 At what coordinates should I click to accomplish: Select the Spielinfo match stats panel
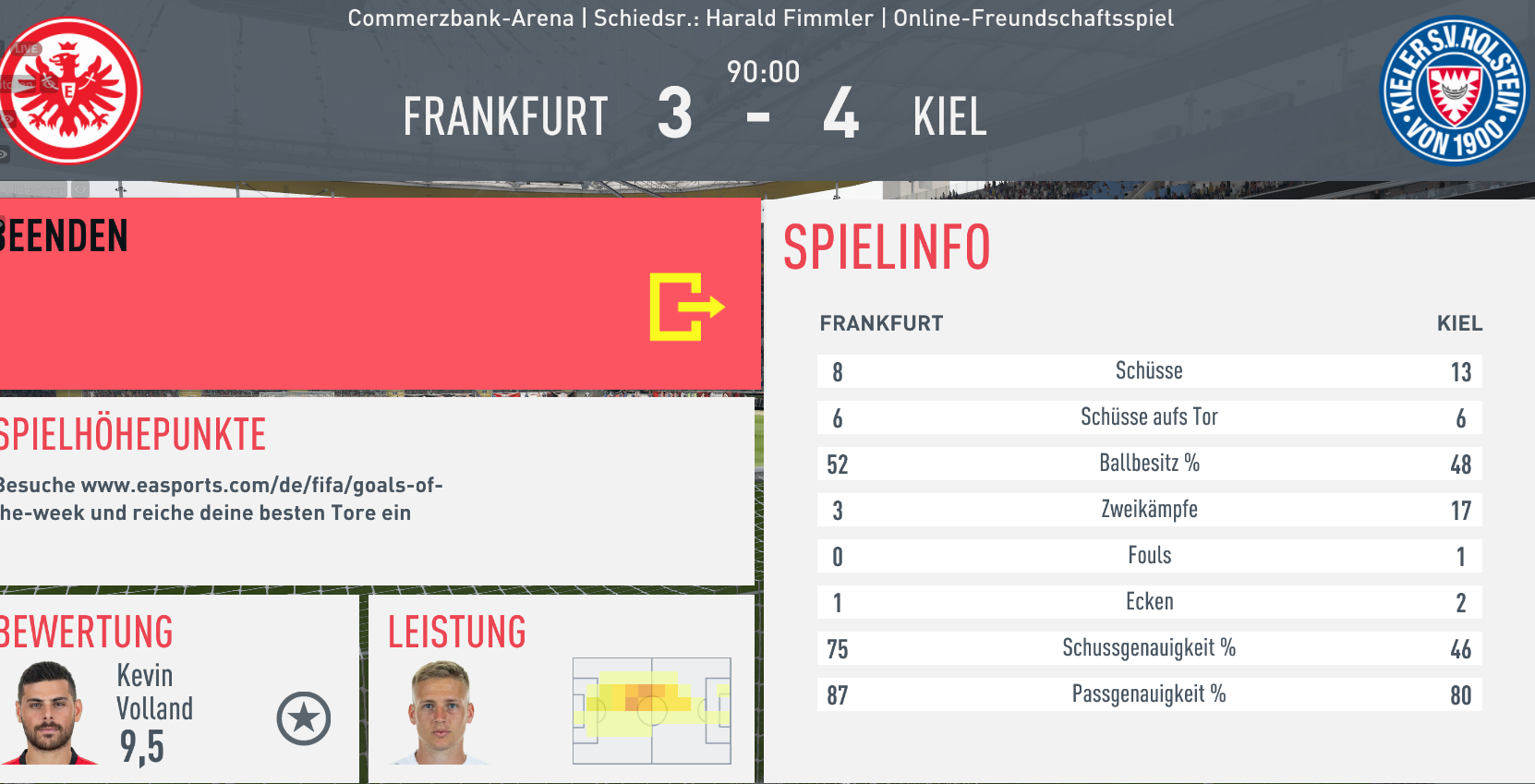[1149, 489]
